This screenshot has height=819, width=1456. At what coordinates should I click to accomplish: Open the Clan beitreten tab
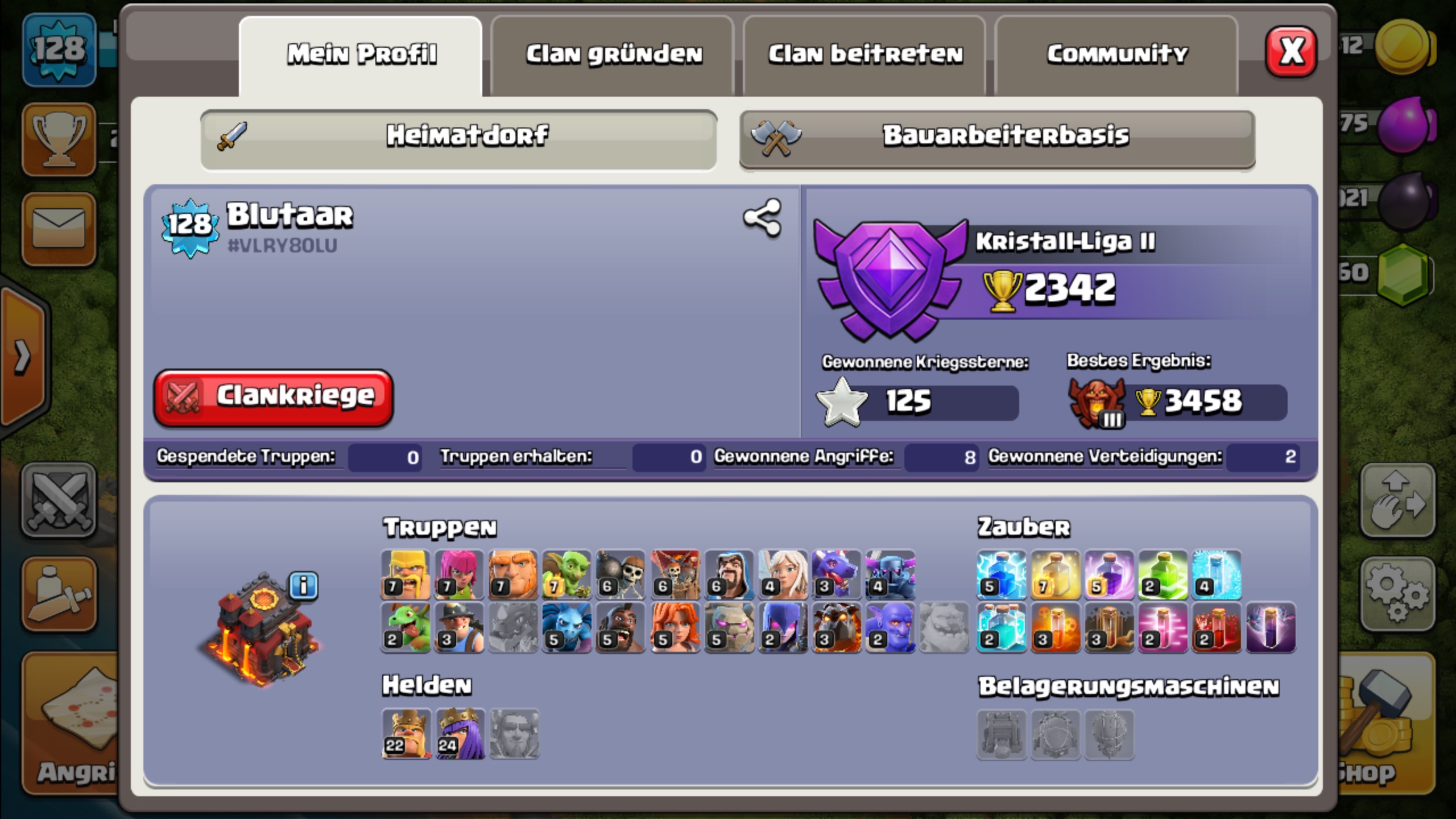[x=865, y=55]
